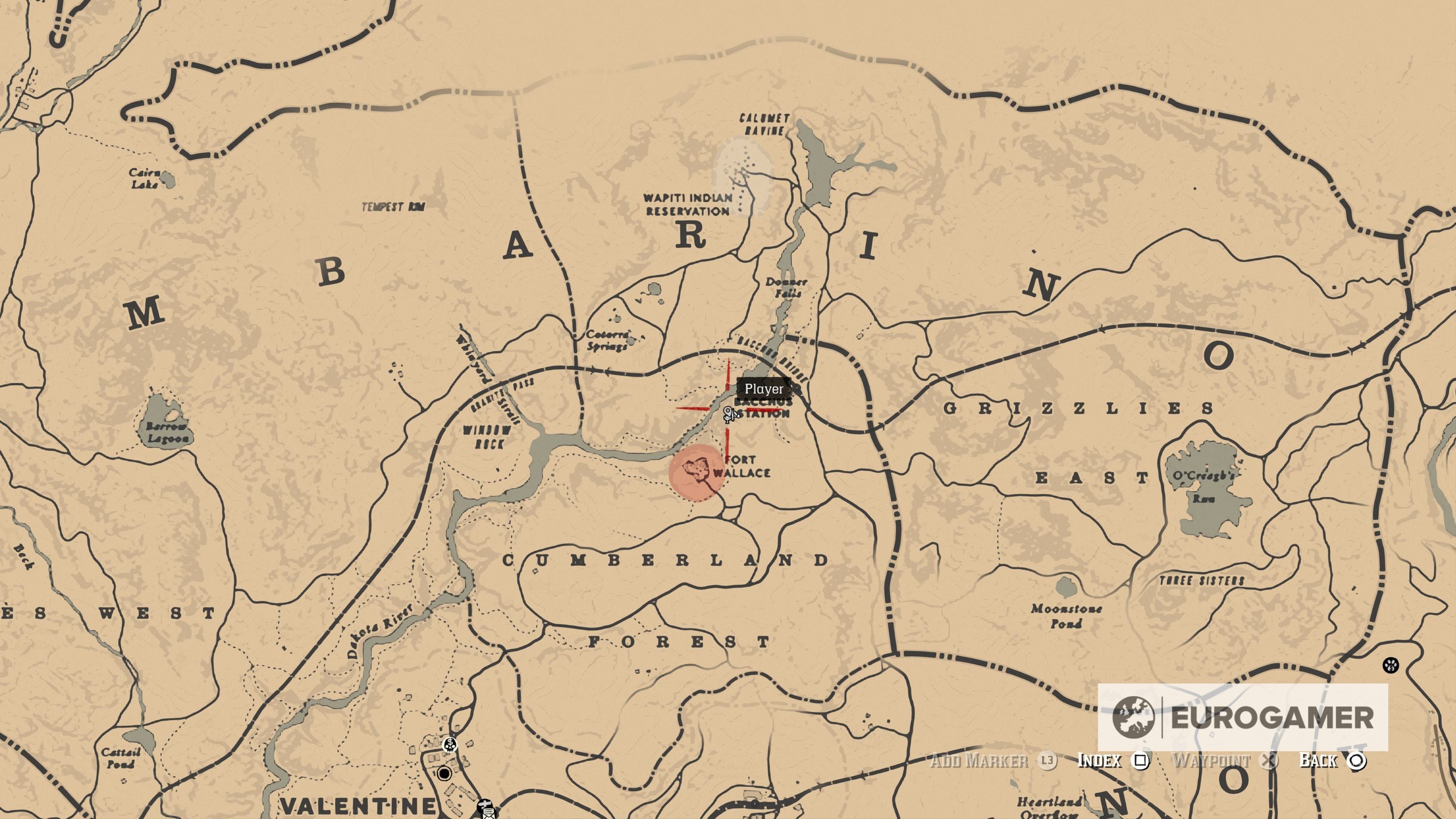Click the Square button icon beside Index

pyautogui.click(x=1140, y=761)
